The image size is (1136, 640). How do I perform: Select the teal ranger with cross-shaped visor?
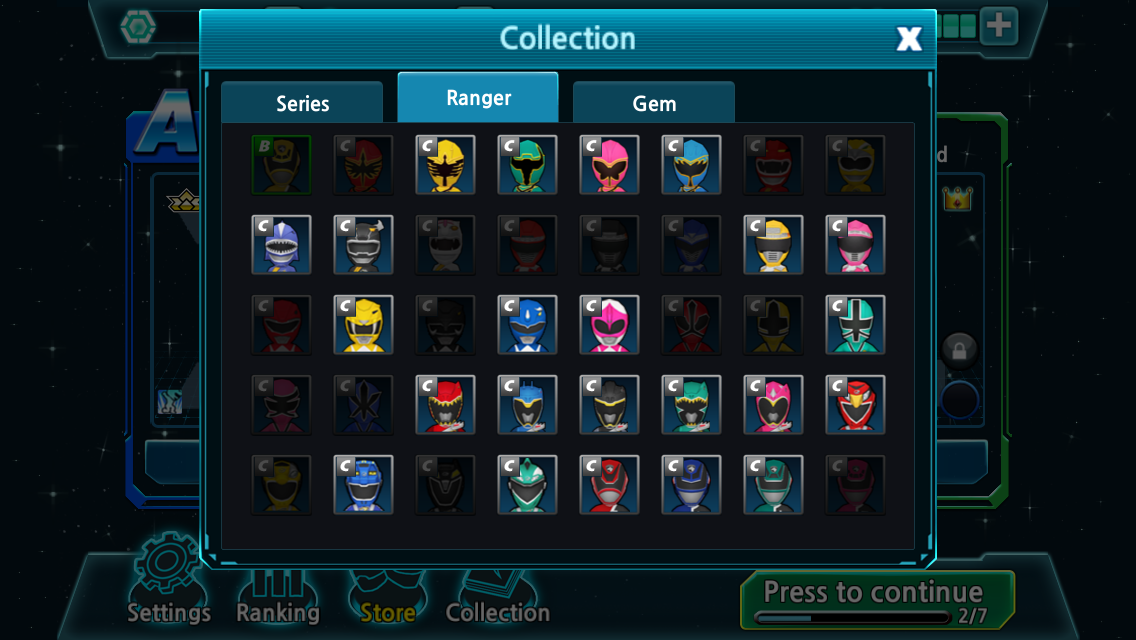point(855,325)
